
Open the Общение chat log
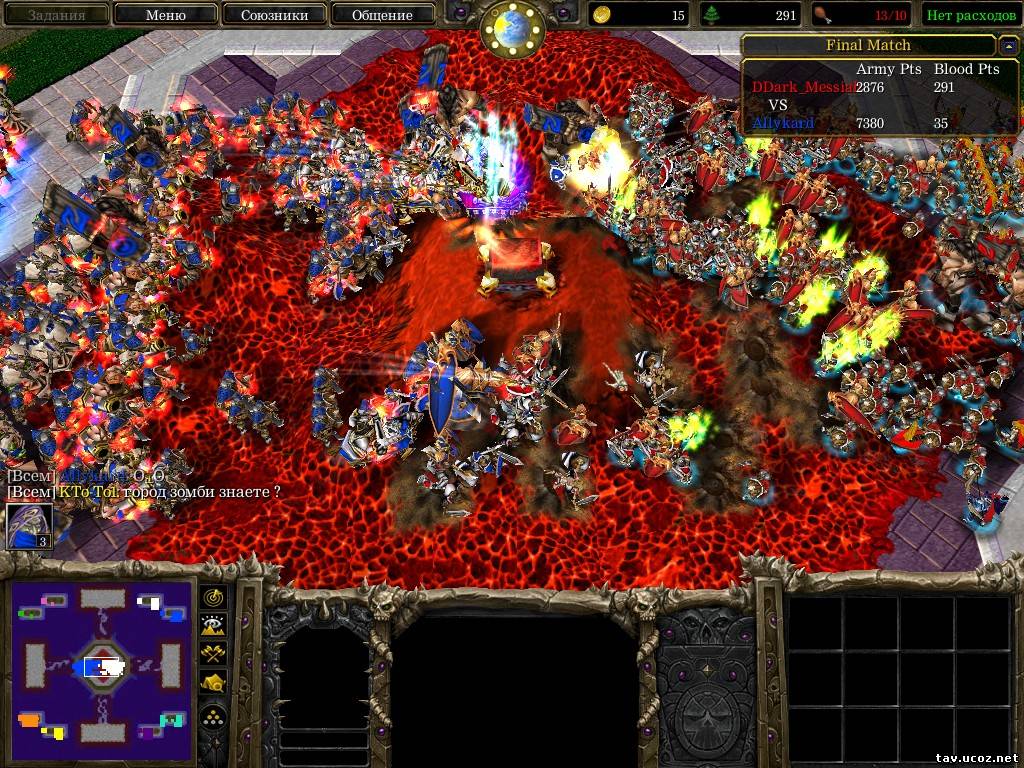point(383,15)
